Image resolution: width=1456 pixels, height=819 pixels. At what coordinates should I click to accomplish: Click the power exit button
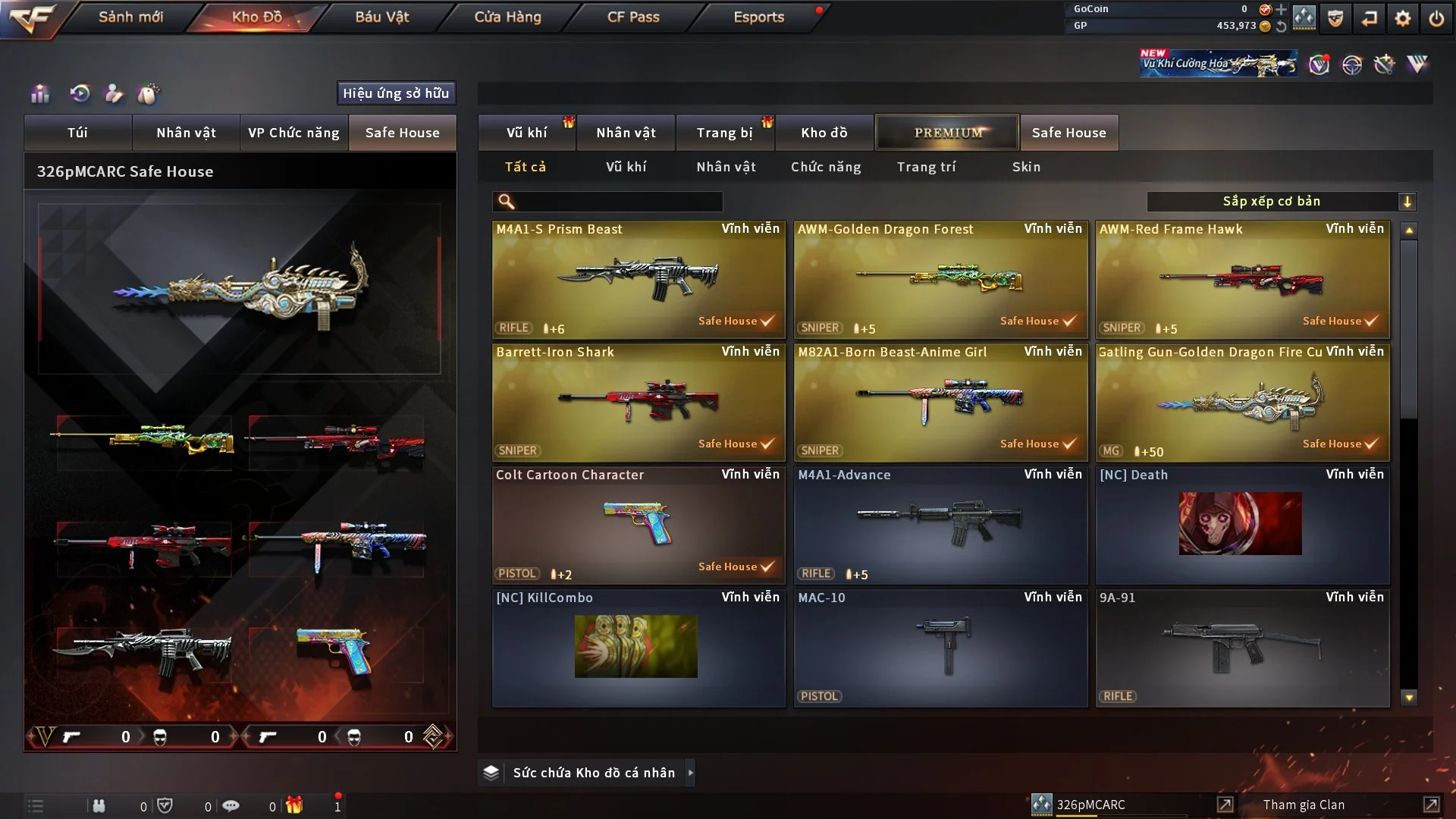(1436, 18)
